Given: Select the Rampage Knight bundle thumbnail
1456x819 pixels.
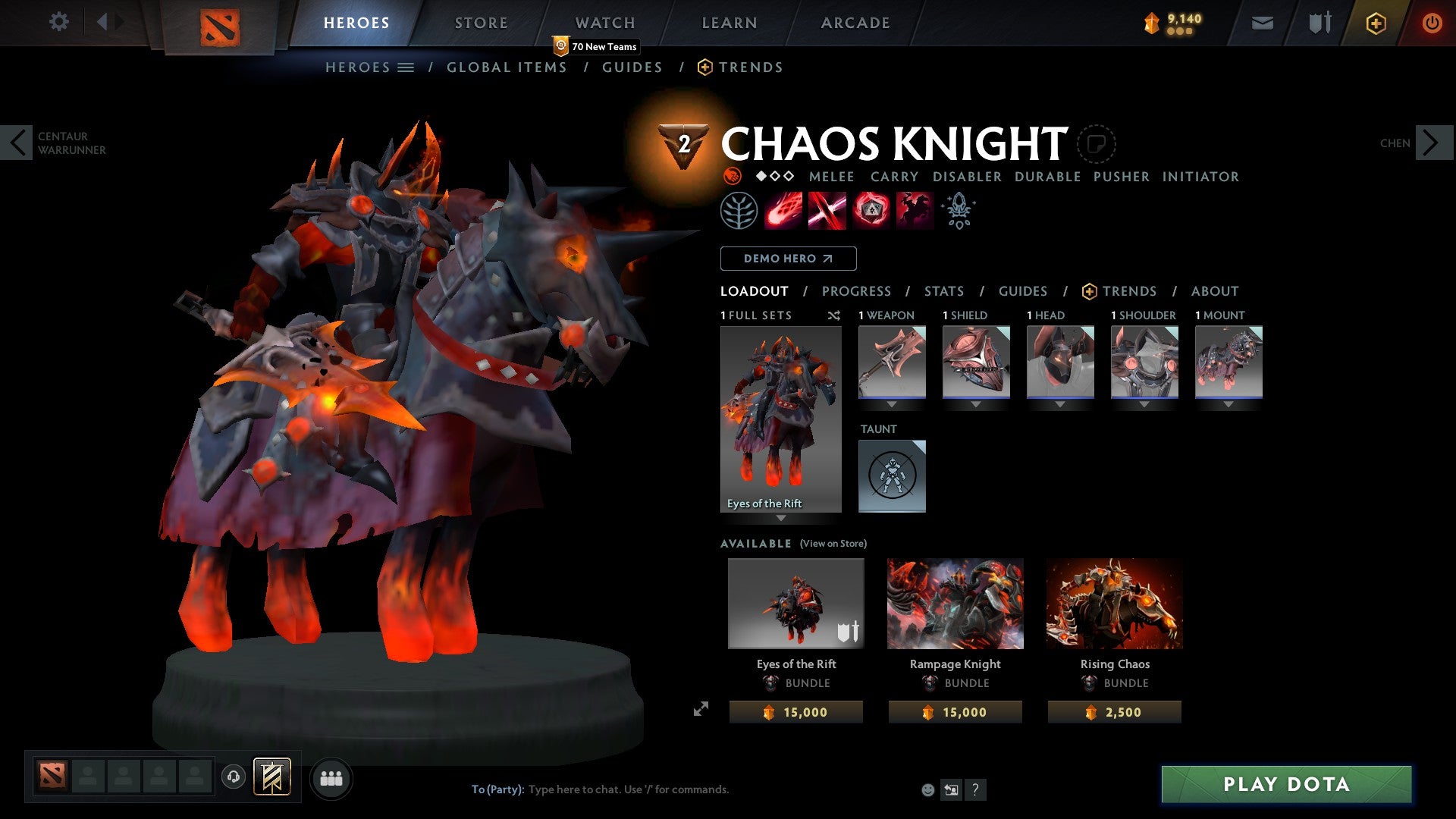Looking at the screenshot, I should point(955,603).
